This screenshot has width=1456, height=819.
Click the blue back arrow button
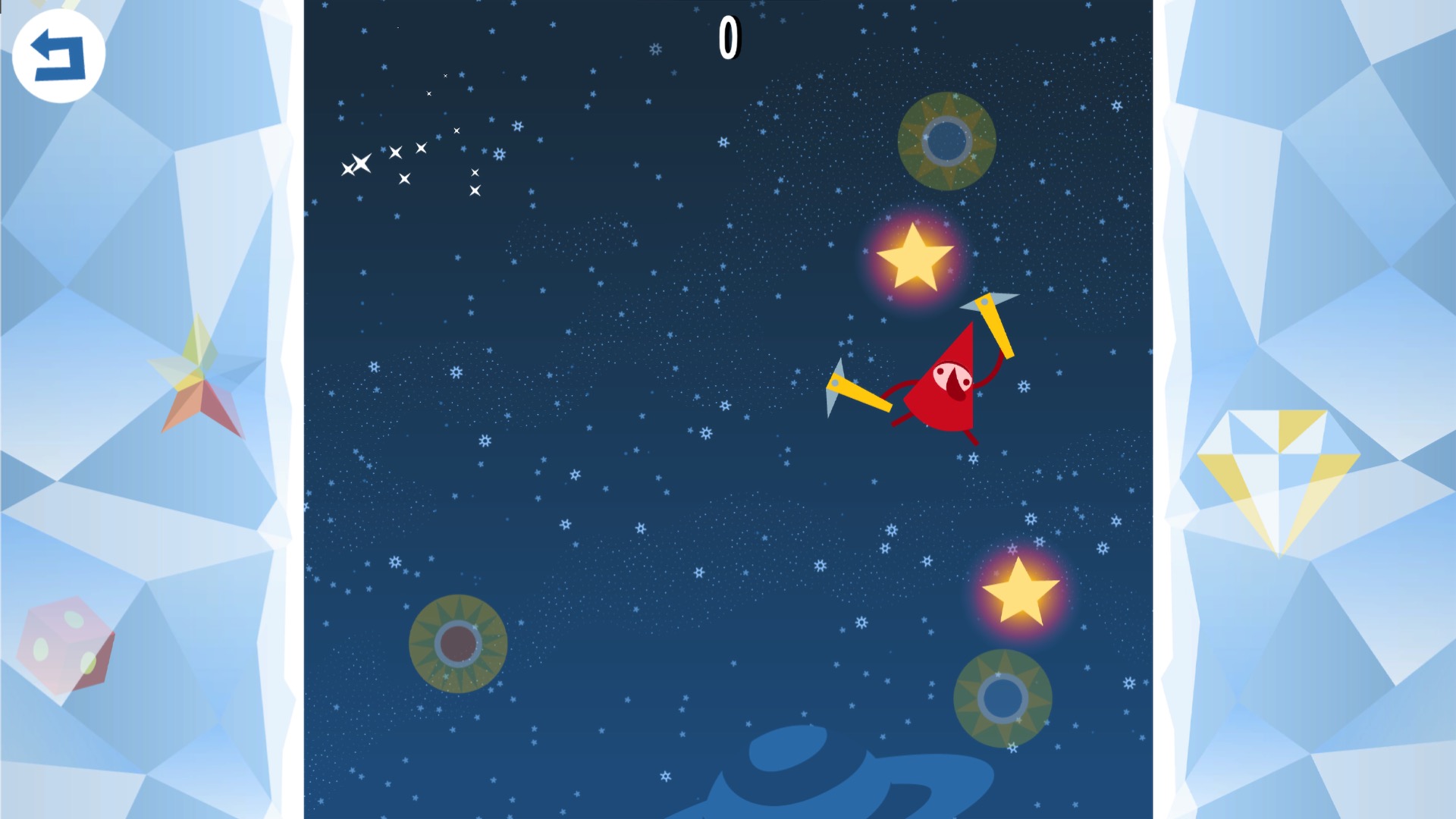point(58,55)
